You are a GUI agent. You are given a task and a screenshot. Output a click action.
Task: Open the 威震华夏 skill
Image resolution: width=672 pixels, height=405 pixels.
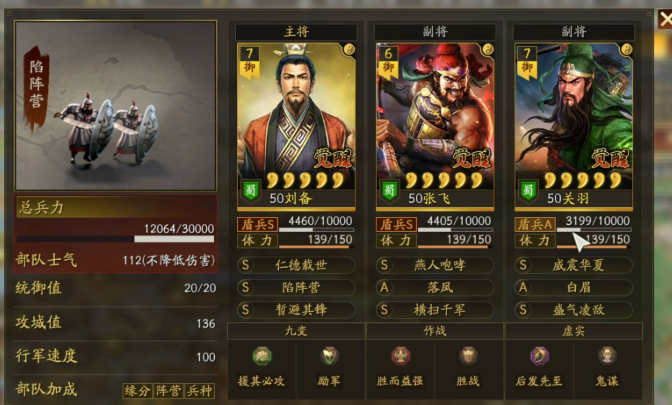tap(572, 265)
